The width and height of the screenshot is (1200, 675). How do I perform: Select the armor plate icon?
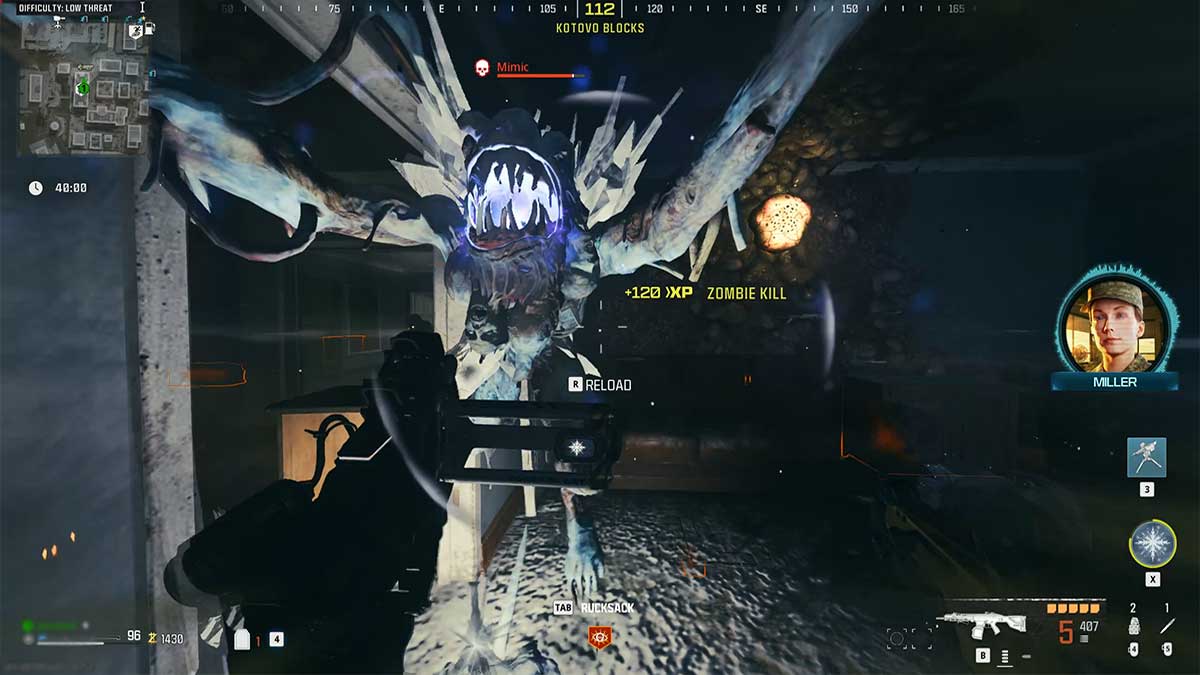pyautogui.click(x=241, y=640)
